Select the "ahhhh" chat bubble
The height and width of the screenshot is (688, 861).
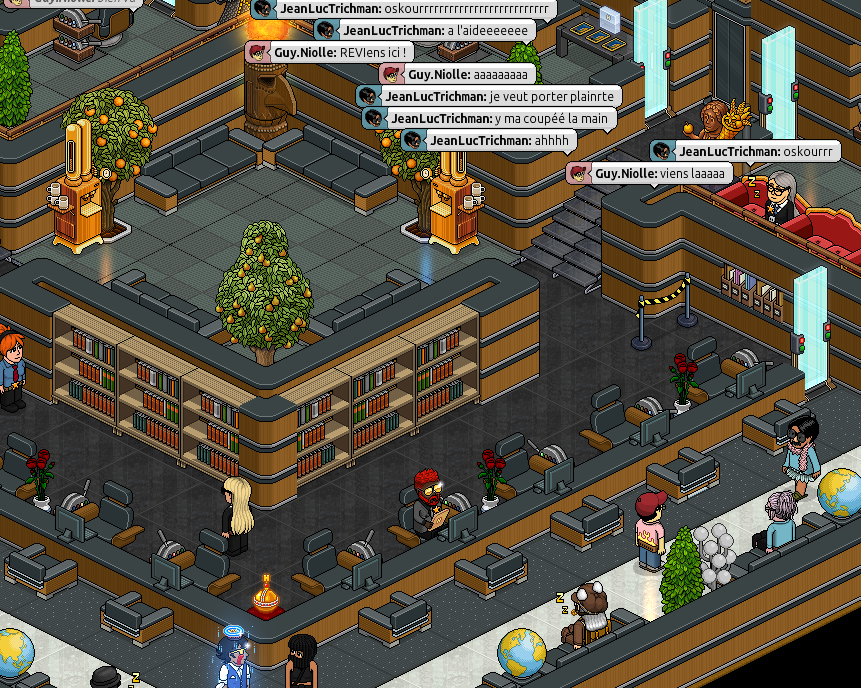(x=490, y=140)
